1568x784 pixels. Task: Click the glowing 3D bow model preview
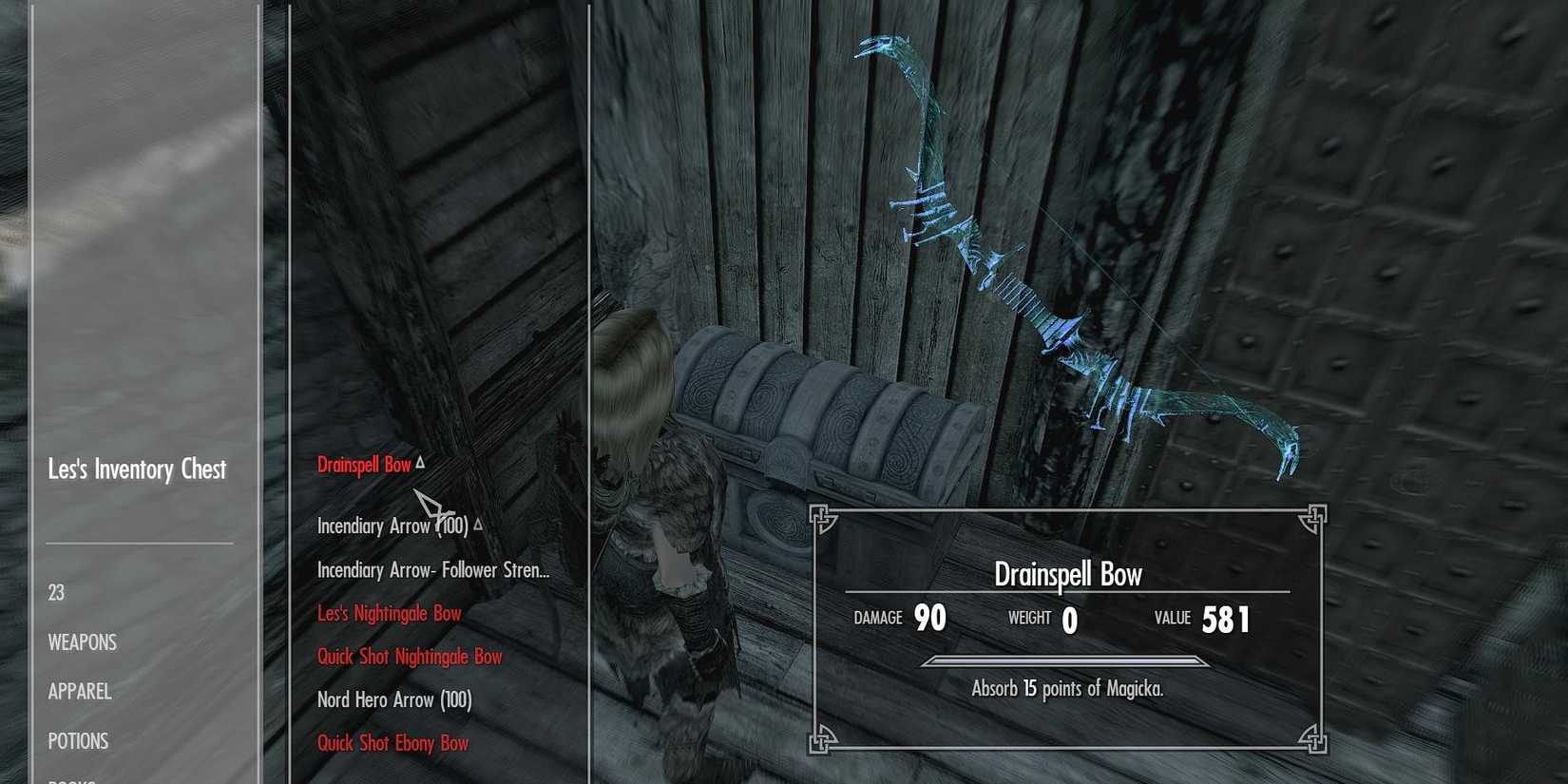coord(1074,257)
